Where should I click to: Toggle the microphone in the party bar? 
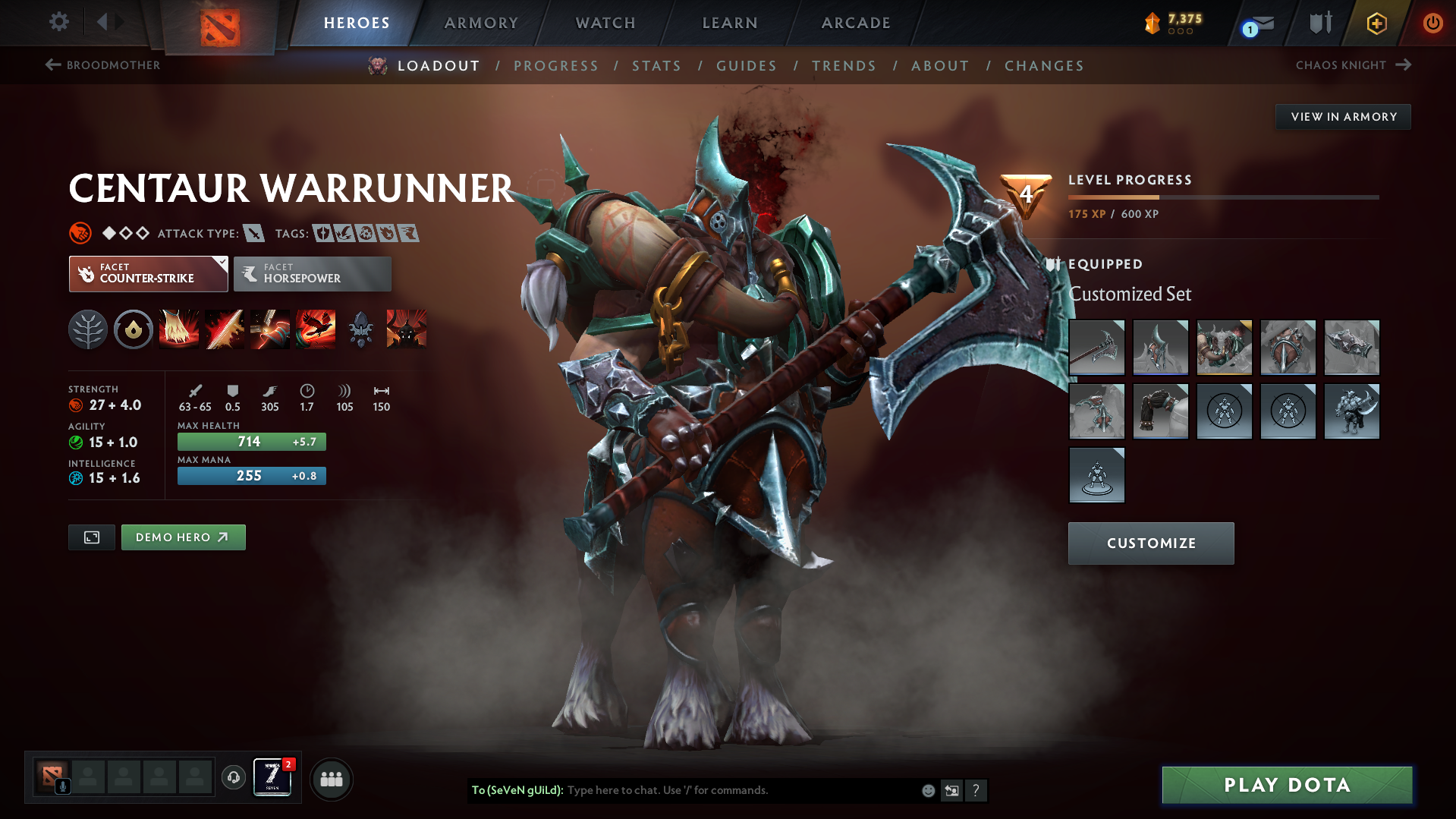63,784
